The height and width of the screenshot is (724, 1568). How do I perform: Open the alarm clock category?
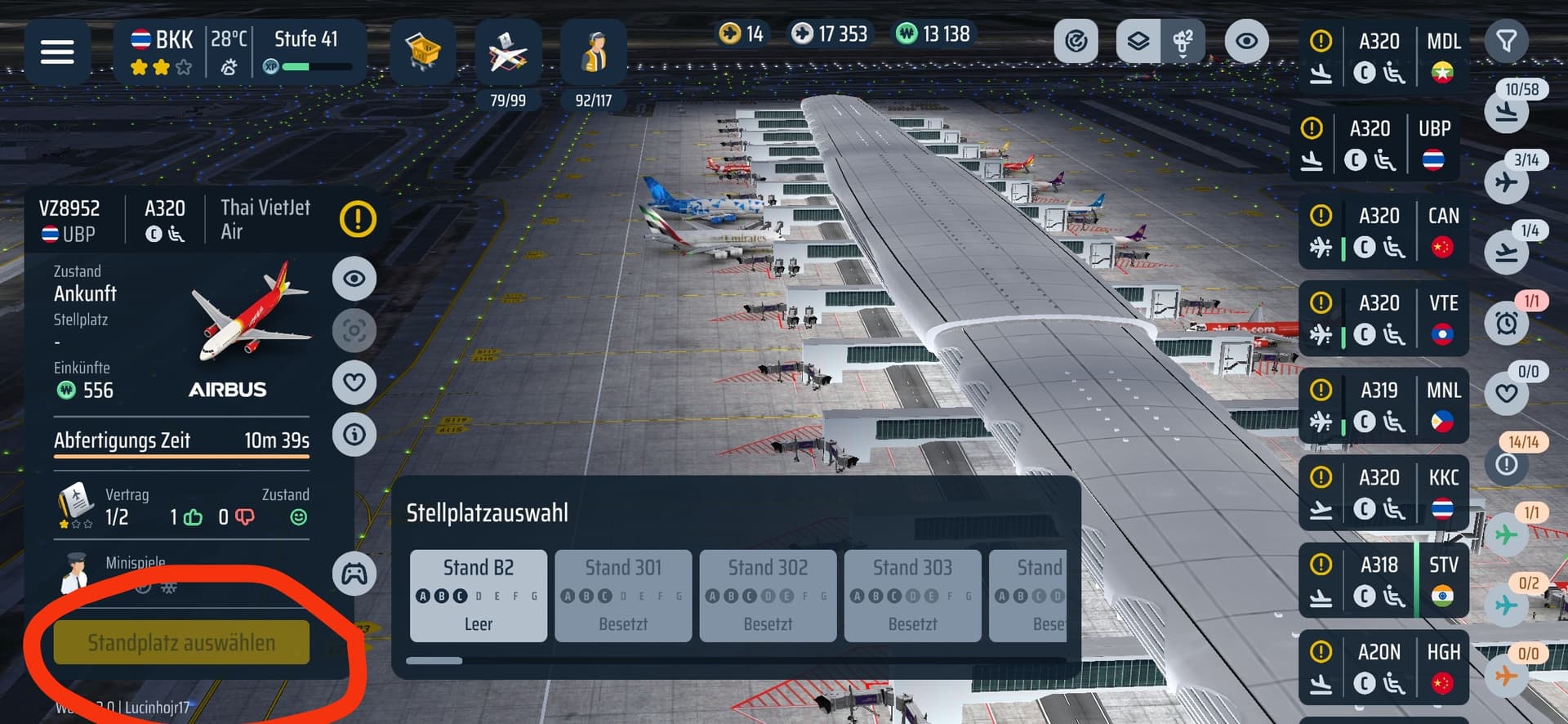pos(1507,323)
